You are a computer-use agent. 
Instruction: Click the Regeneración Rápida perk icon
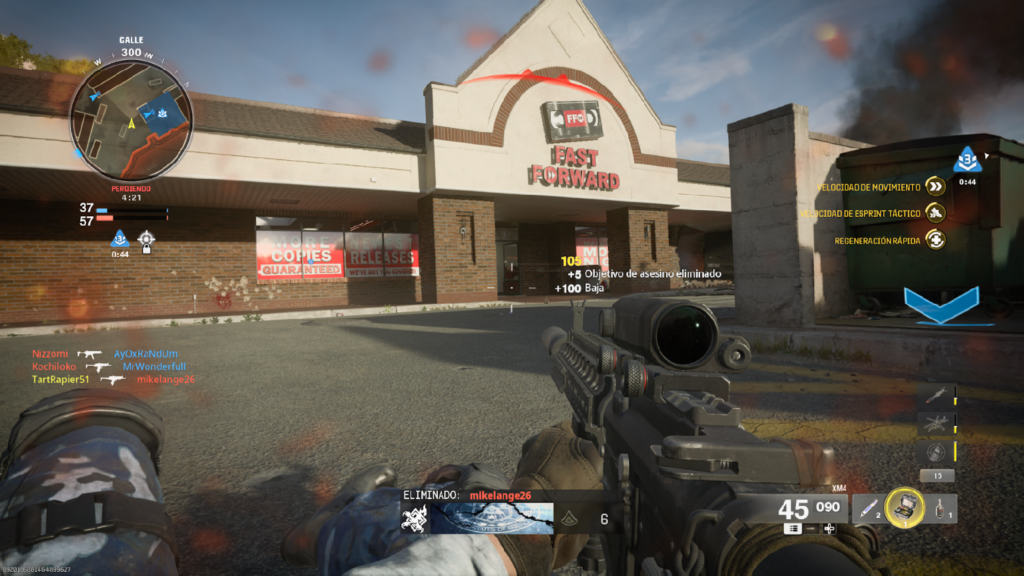click(x=935, y=239)
